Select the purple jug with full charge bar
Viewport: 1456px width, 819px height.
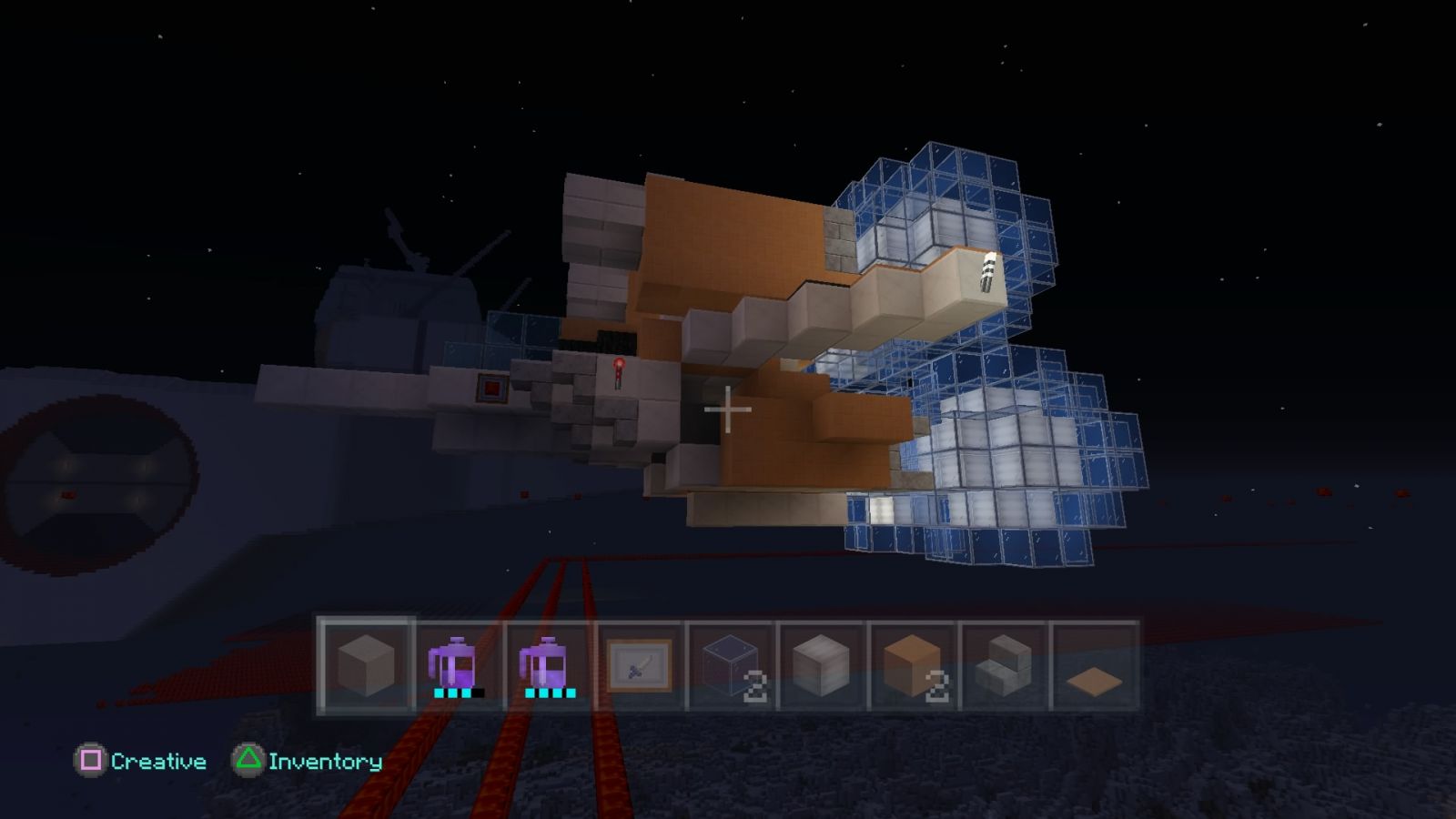pyautogui.click(x=548, y=665)
